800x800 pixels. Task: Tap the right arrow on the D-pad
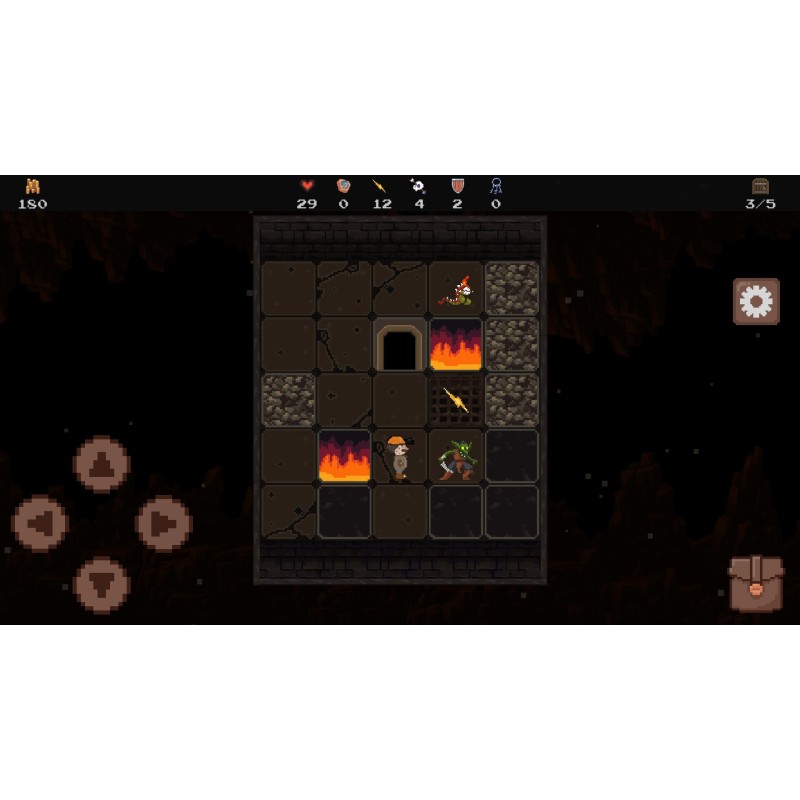163,523
